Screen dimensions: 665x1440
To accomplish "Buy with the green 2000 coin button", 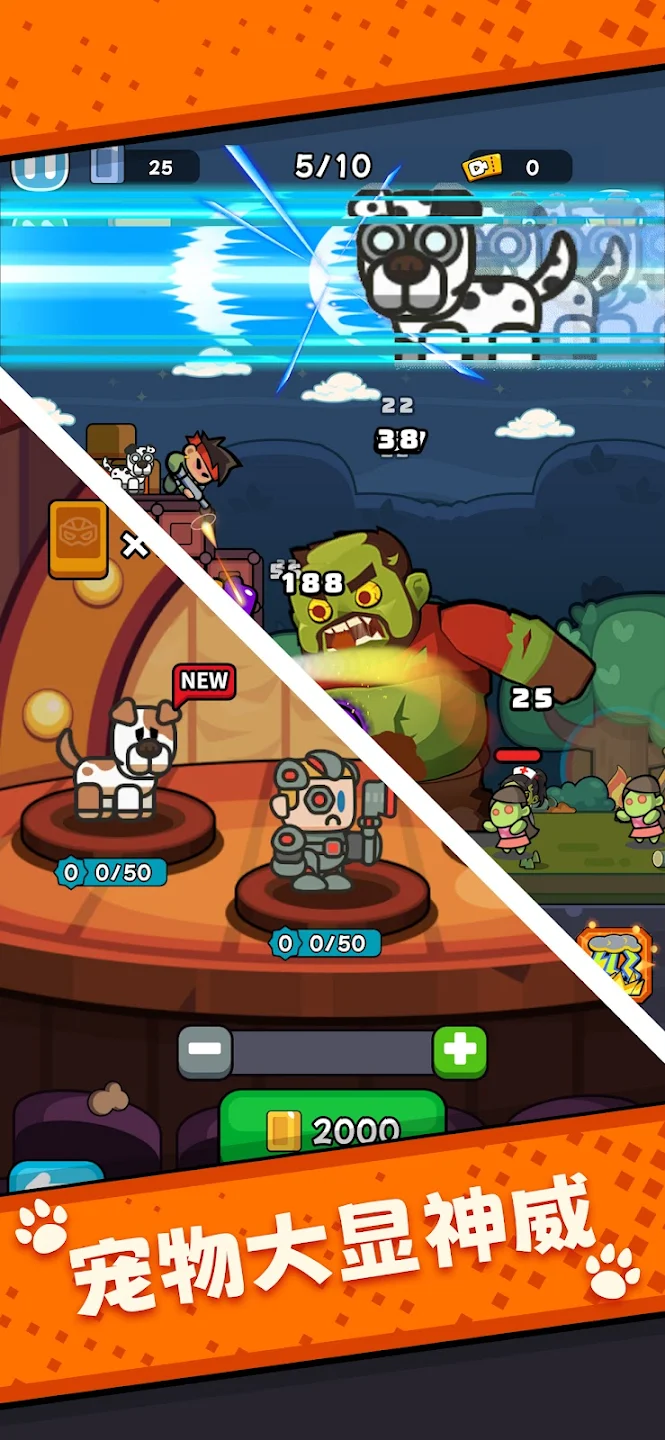I will [x=332, y=1128].
